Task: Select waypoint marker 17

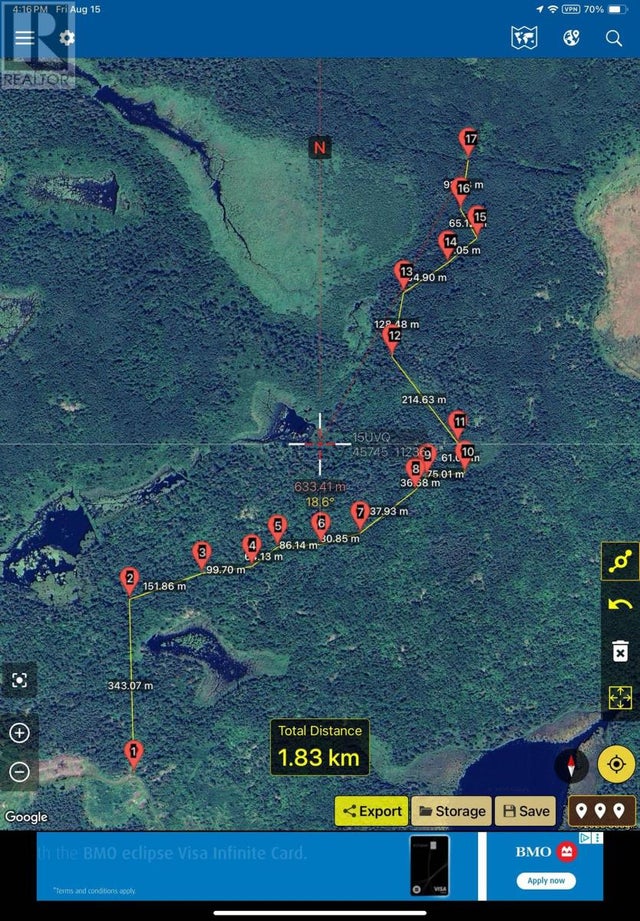Action: point(469,140)
